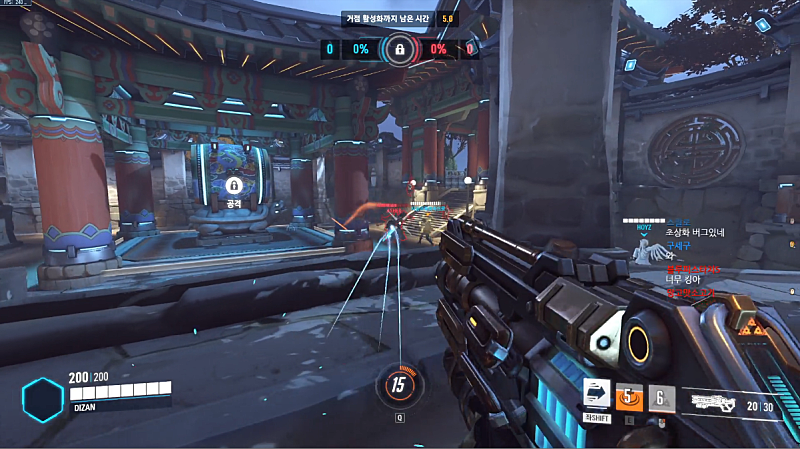This screenshot has width=800, height=449.
Task: Click the hexagonal hero portrait beside DIZAN
Action: [44, 398]
